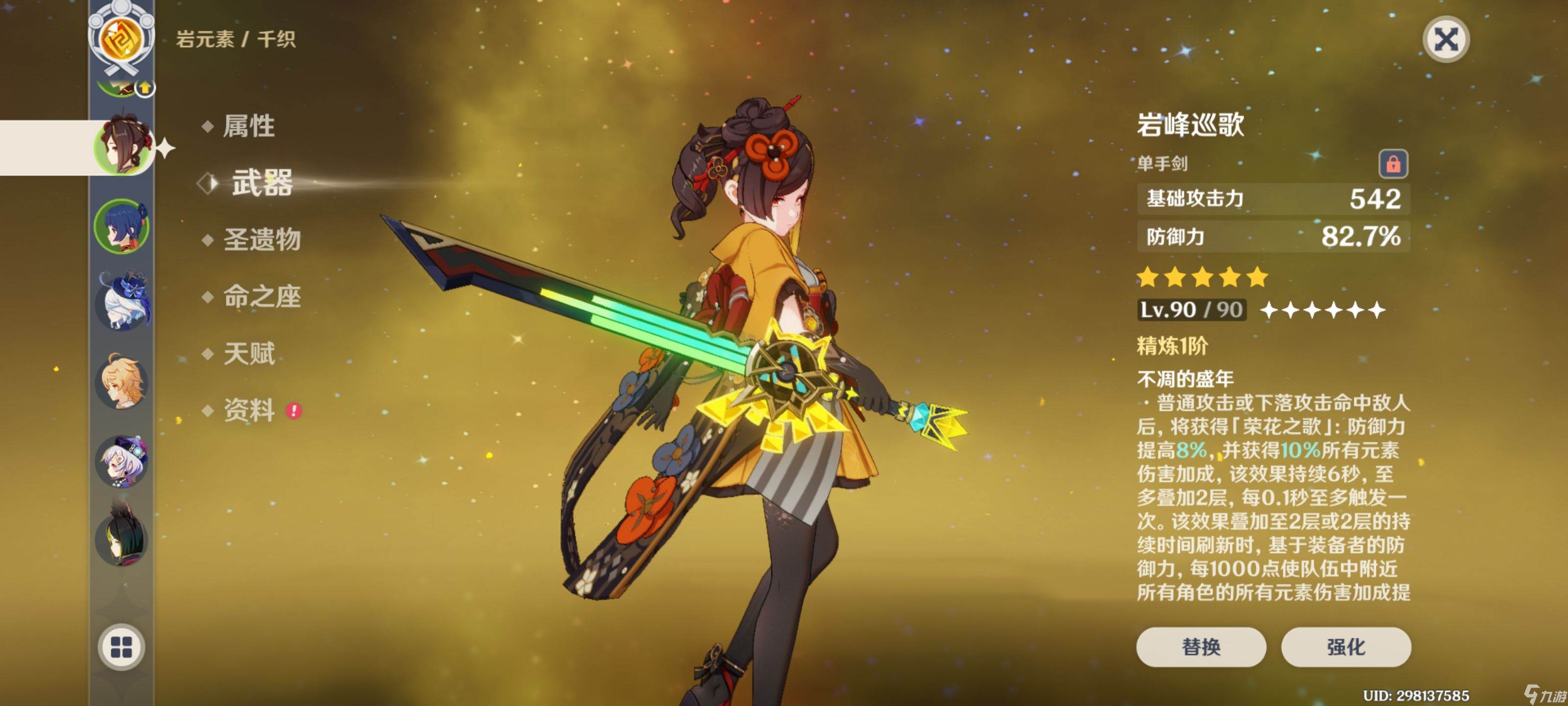Click the 强化 enhance weapon button
This screenshot has width=1568, height=706.
point(1345,646)
